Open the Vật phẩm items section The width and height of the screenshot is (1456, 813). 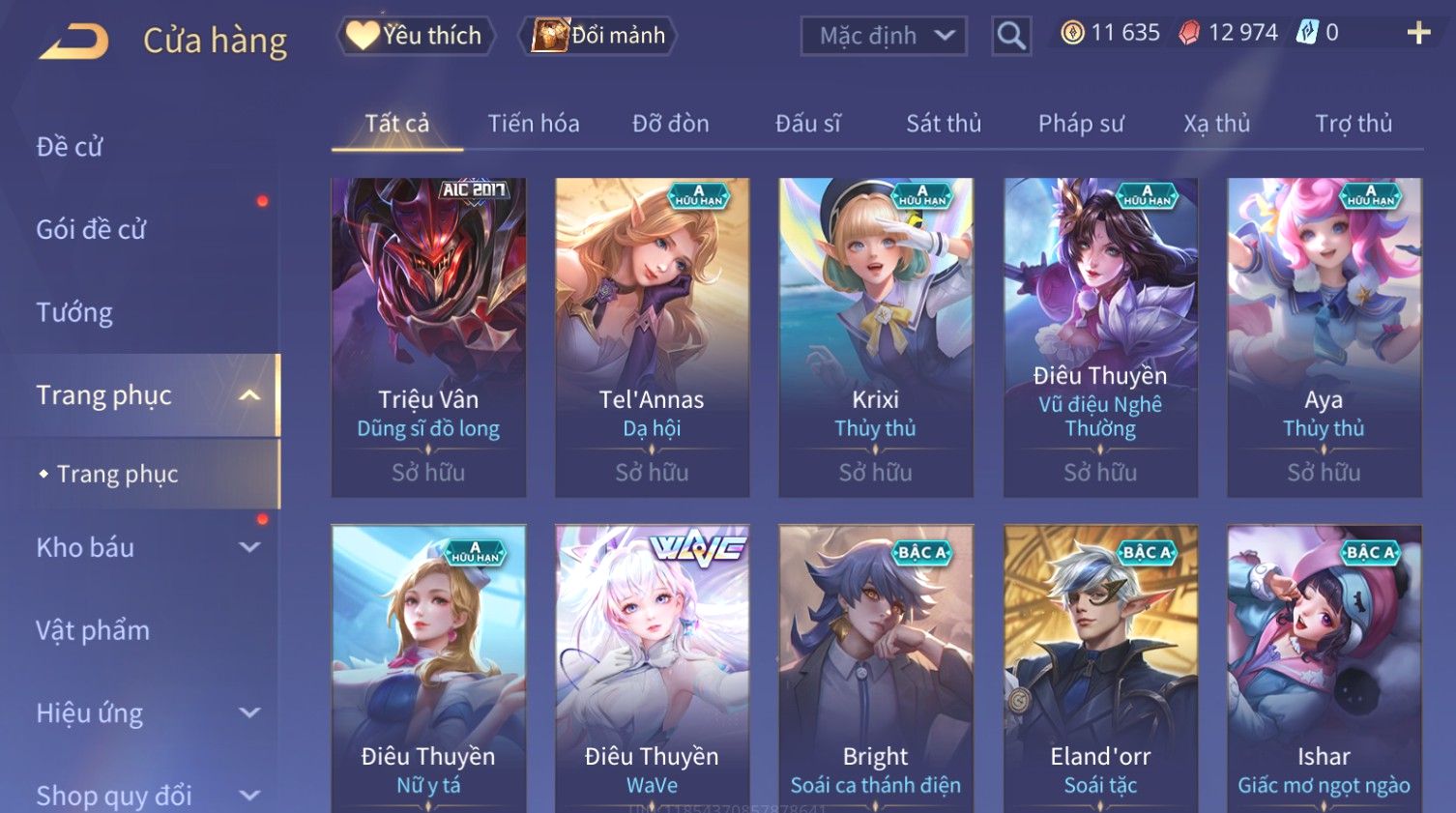point(93,630)
